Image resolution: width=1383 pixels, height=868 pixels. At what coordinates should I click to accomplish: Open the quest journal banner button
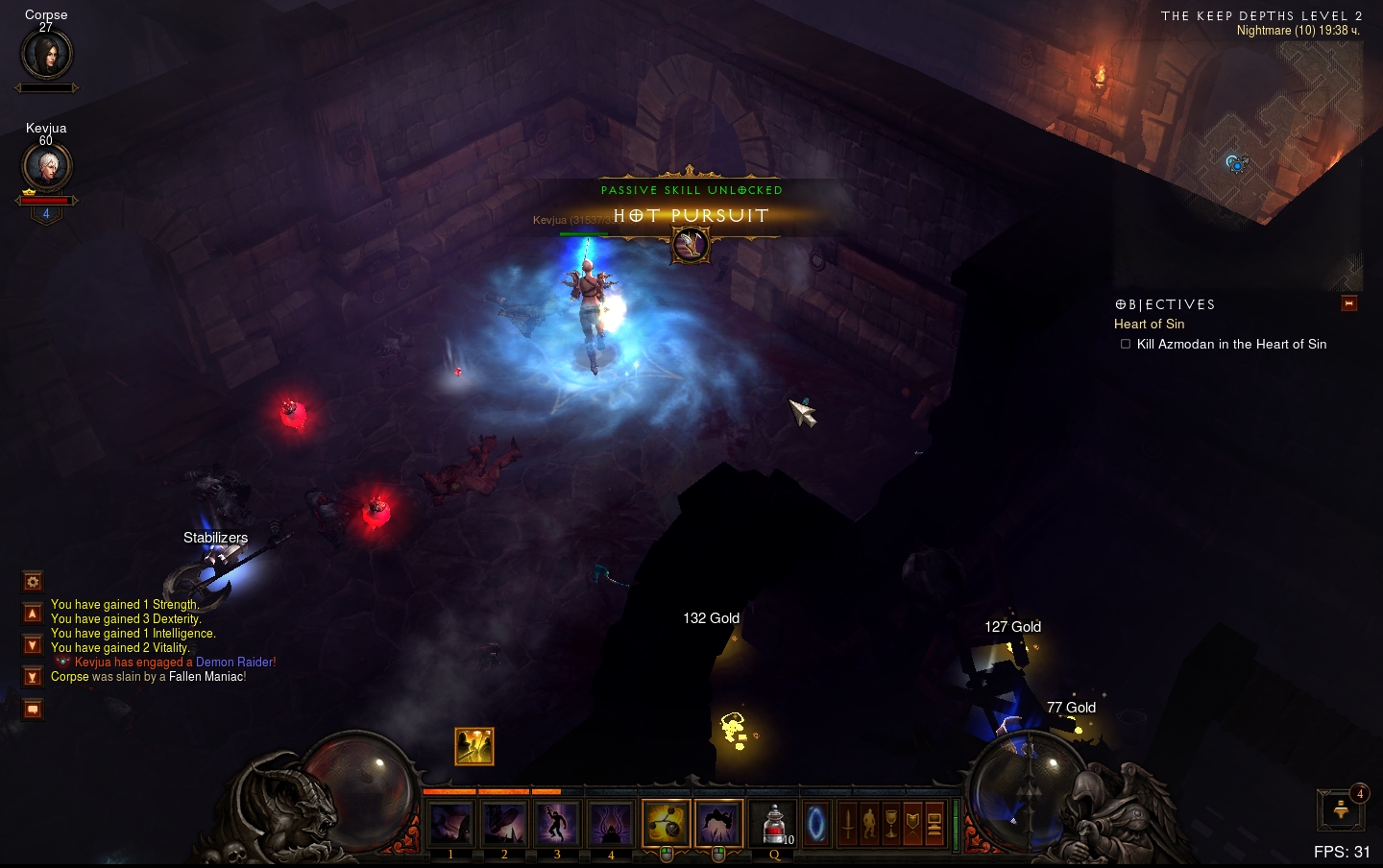click(x=912, y=824)
